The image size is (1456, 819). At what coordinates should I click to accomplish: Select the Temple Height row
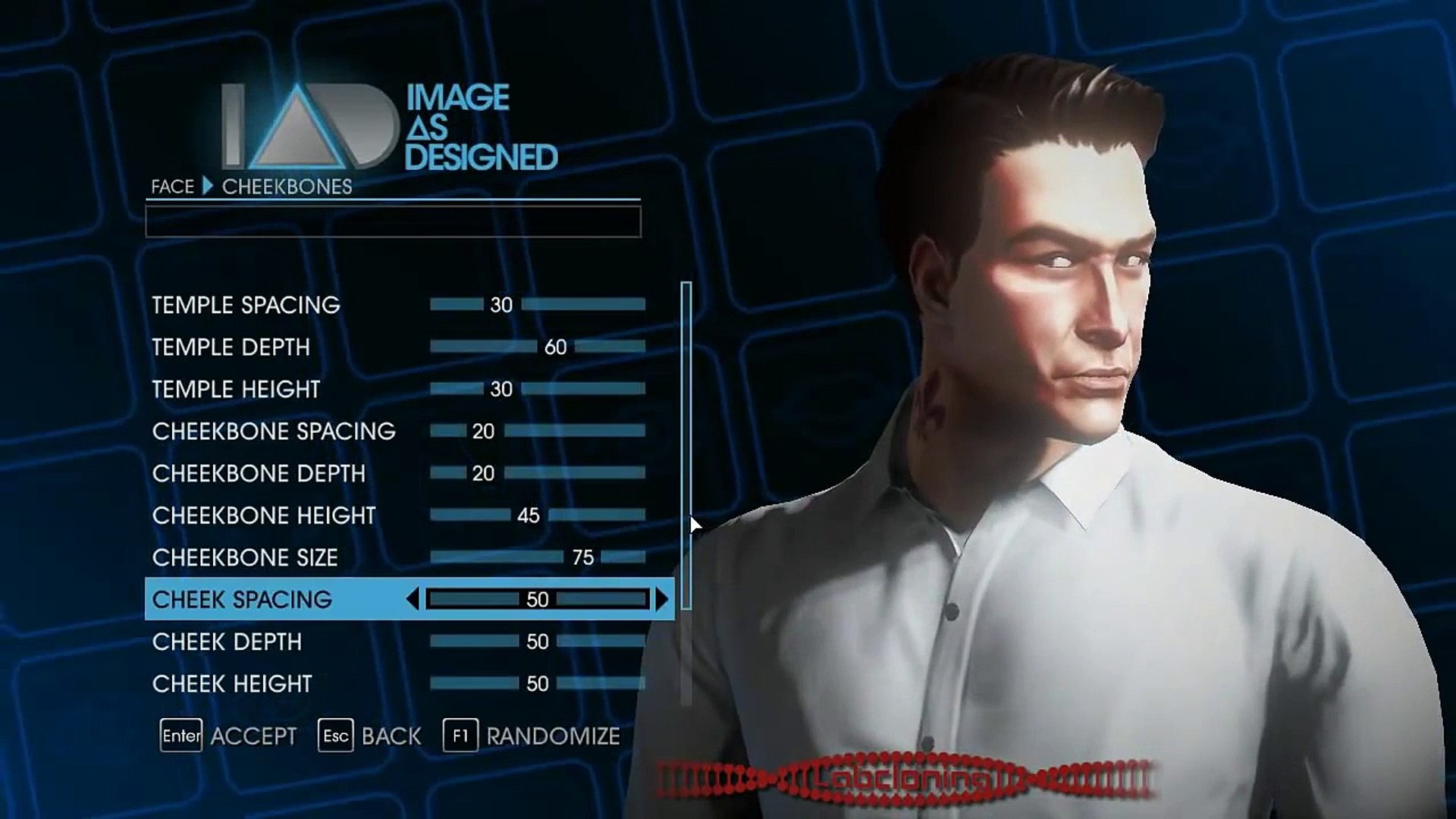(236, 389)
